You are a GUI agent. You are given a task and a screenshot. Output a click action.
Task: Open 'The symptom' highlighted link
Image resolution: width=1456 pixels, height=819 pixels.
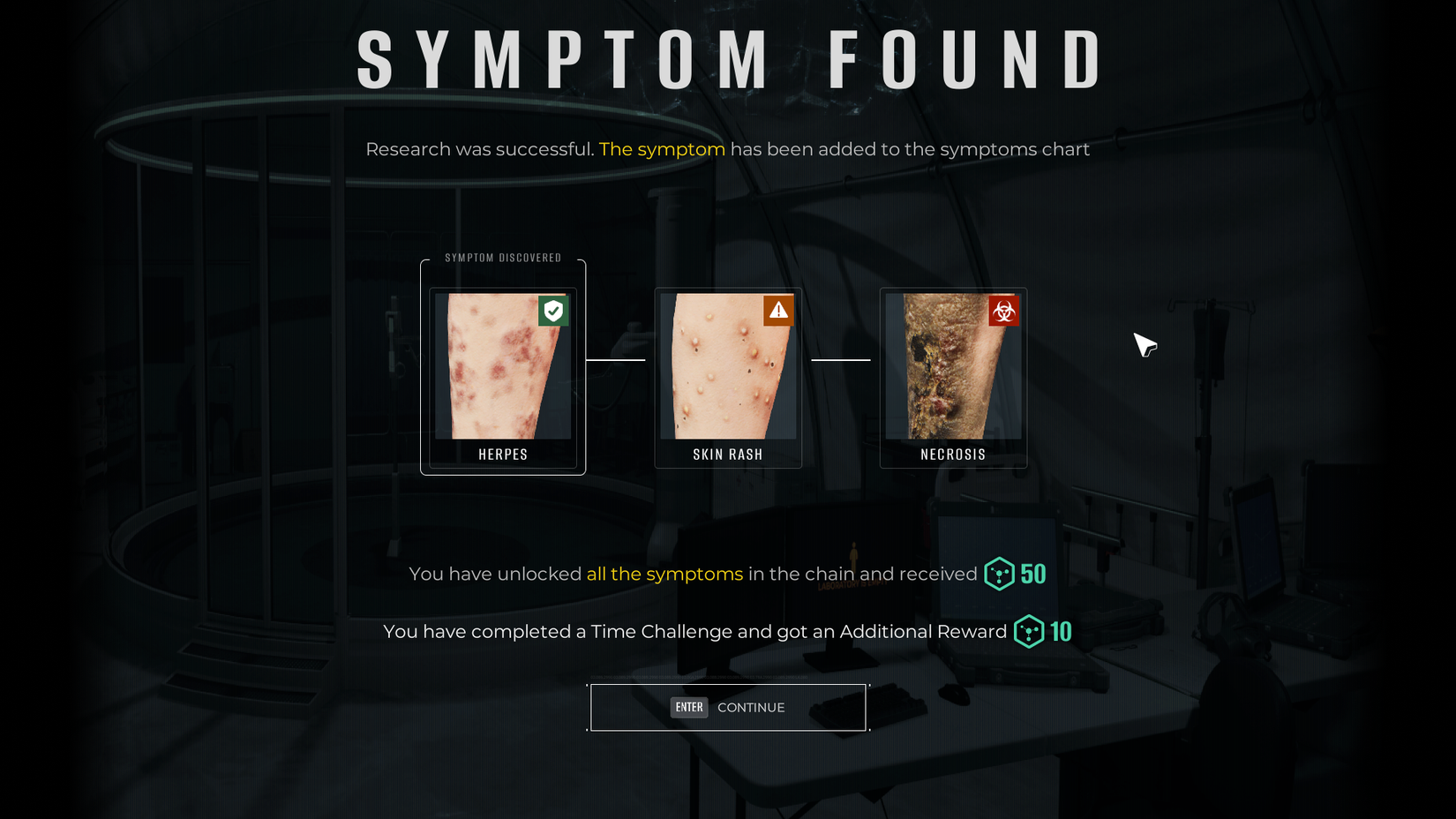661,149
